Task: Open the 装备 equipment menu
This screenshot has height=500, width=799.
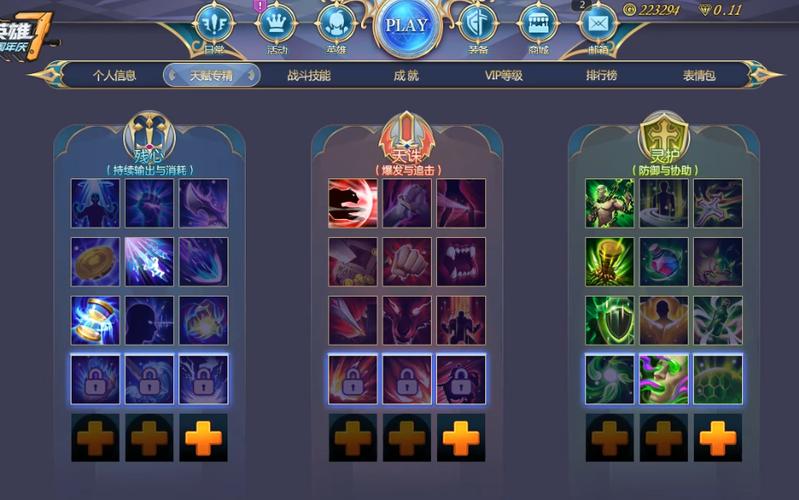Action: [x=478, y=24]
